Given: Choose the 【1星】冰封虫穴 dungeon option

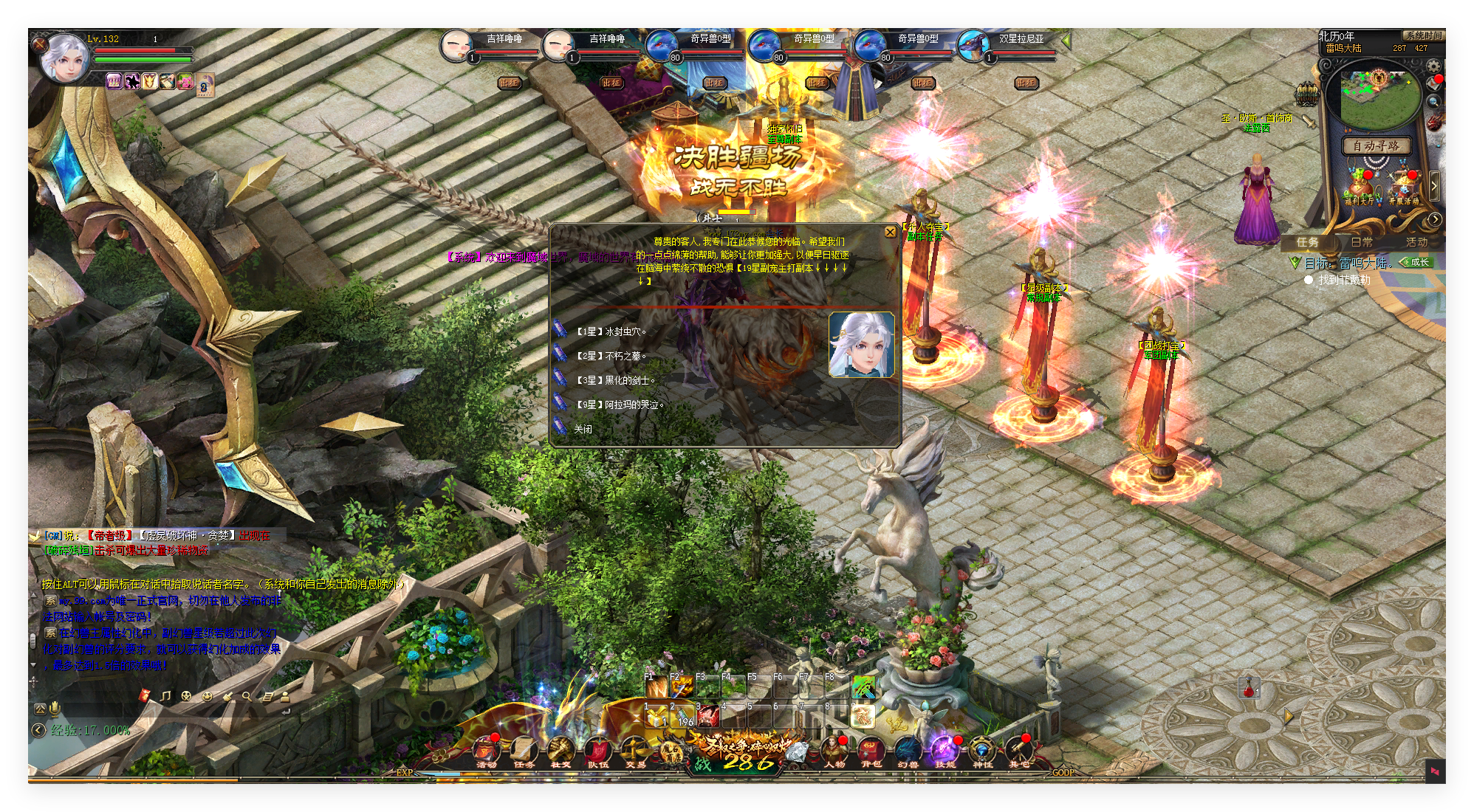Looking at the screenshot, I should tap(611, 331).
